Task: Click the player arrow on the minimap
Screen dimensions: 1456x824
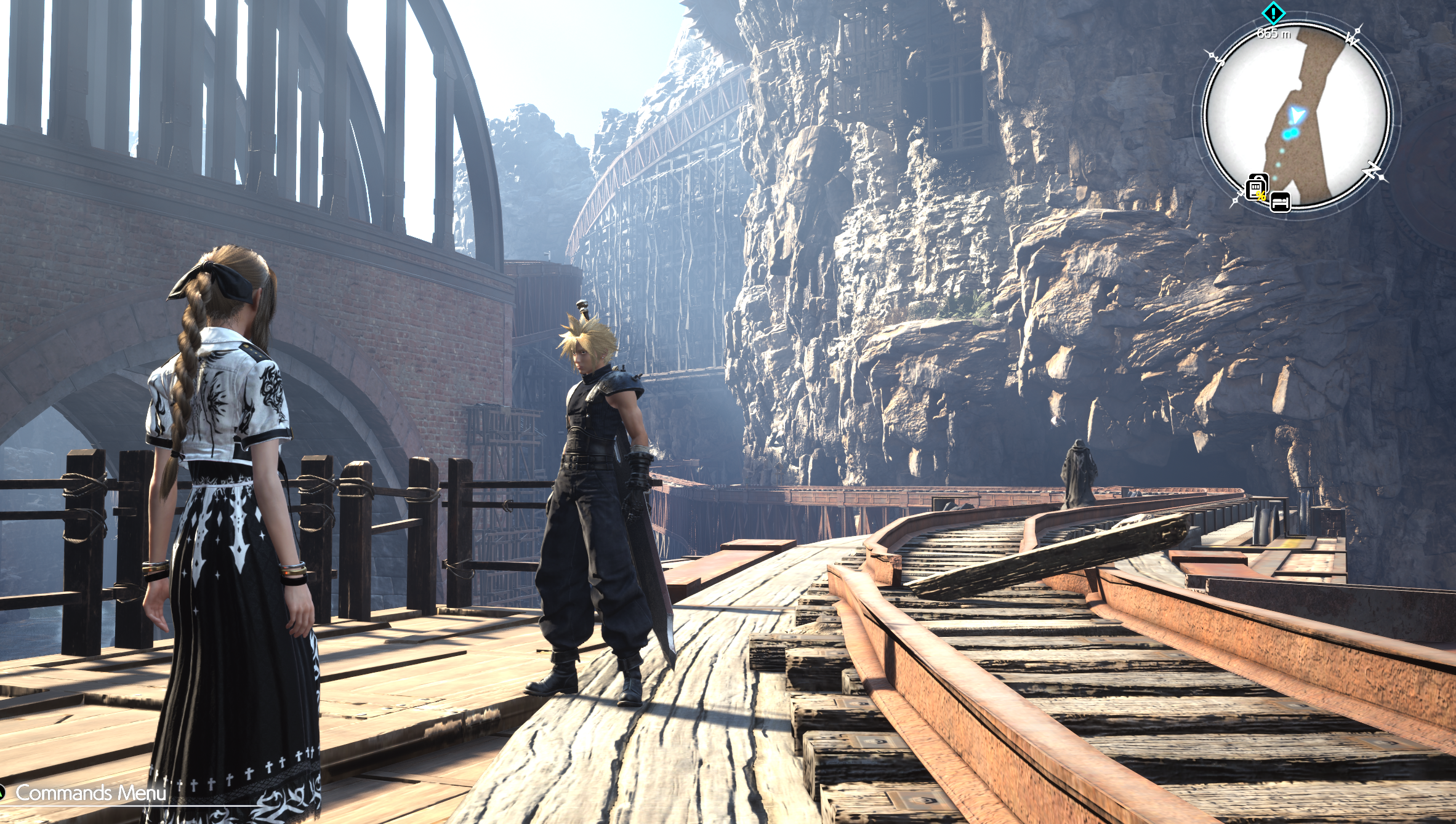Action: tap(1298, 115)
